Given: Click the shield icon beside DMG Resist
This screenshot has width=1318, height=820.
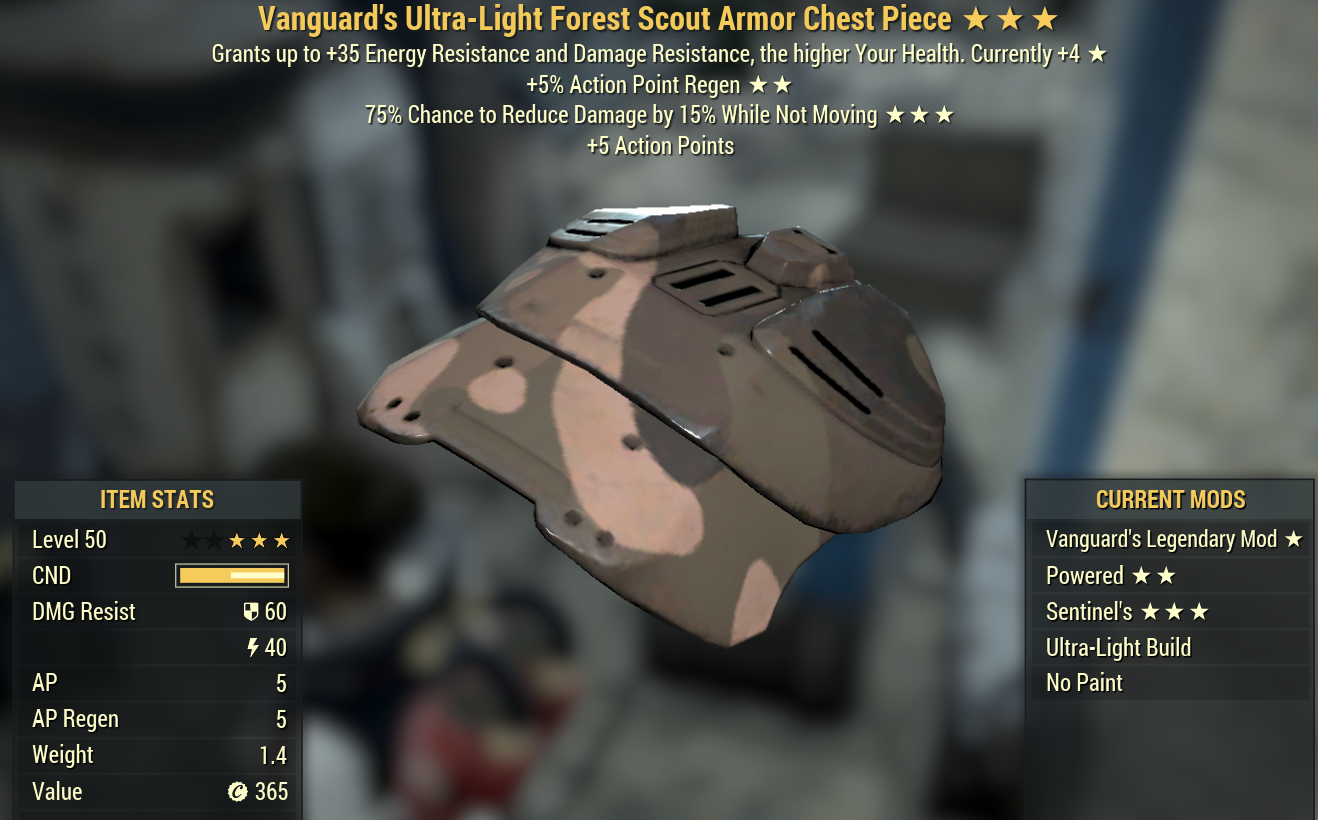Looking at the screenshot, I should coord(253,611).
